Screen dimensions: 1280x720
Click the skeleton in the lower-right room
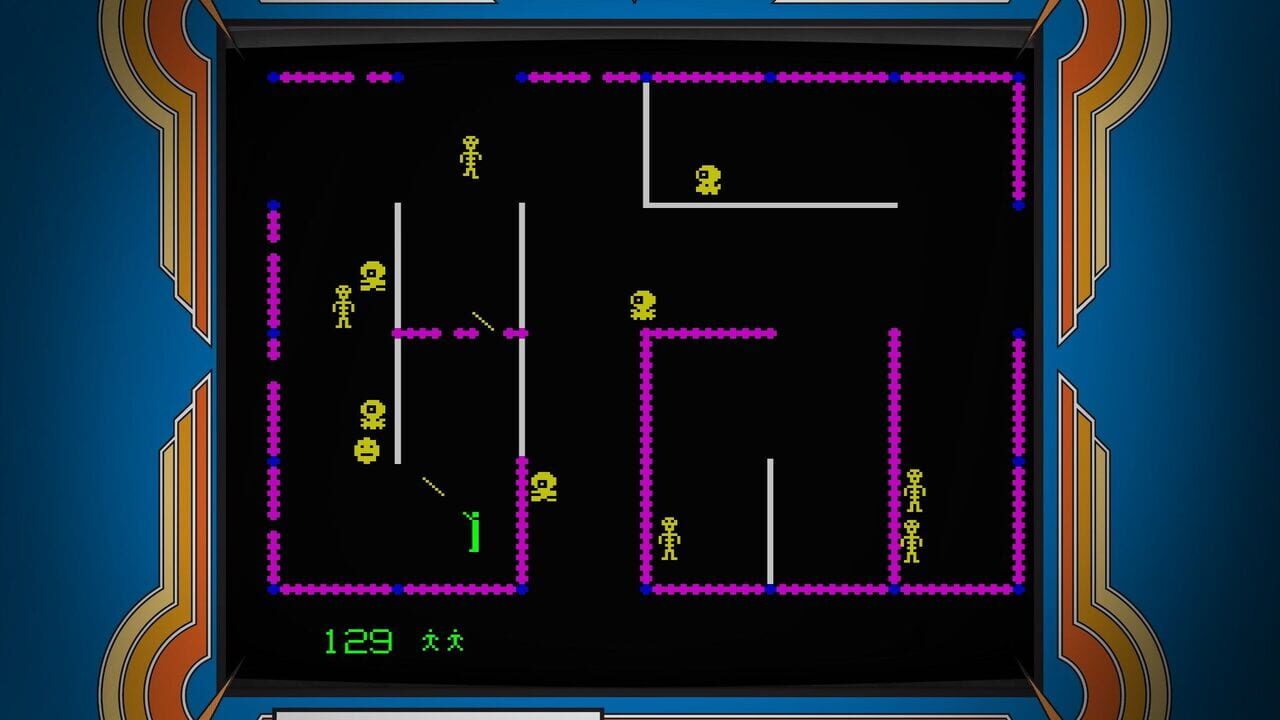pyautogui.click(x=669, y=537)
